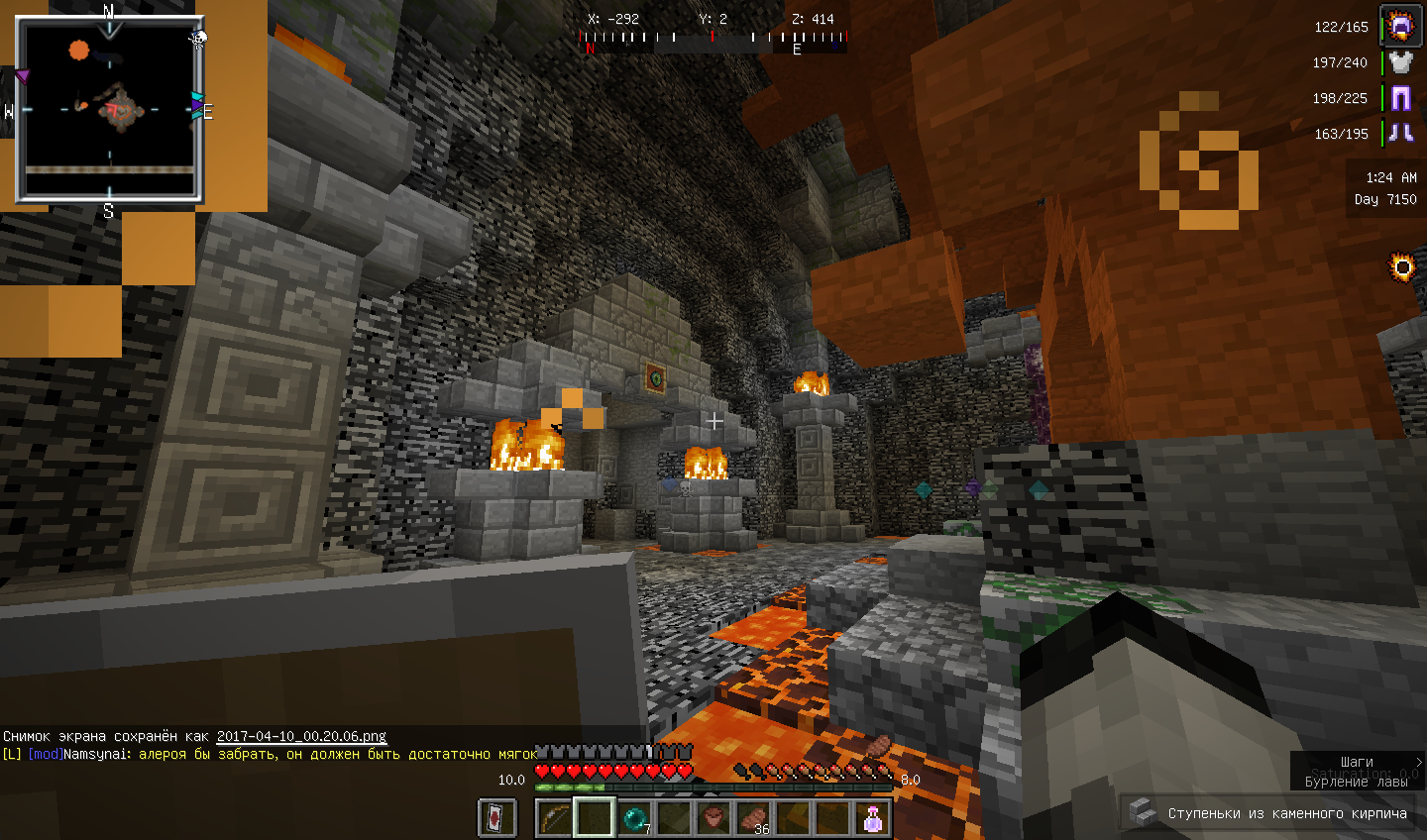Viewport: 1427px width, 840px height.
Task: Click the boots durability icon
Action: click(1401, 133)
